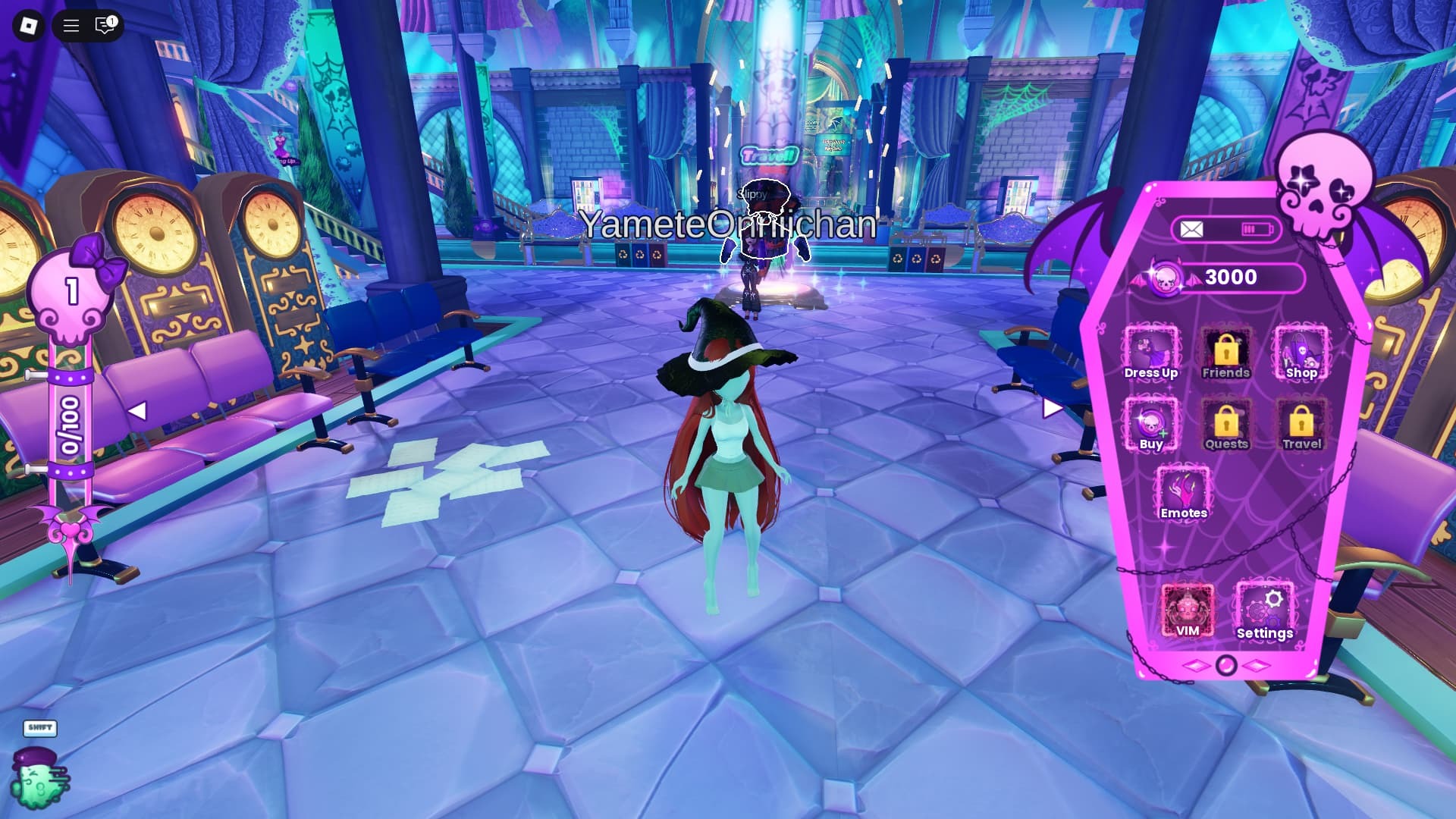Open the game Settings
The image size is (1456, 819).
pyautogui.click(x=1264, y=612)
